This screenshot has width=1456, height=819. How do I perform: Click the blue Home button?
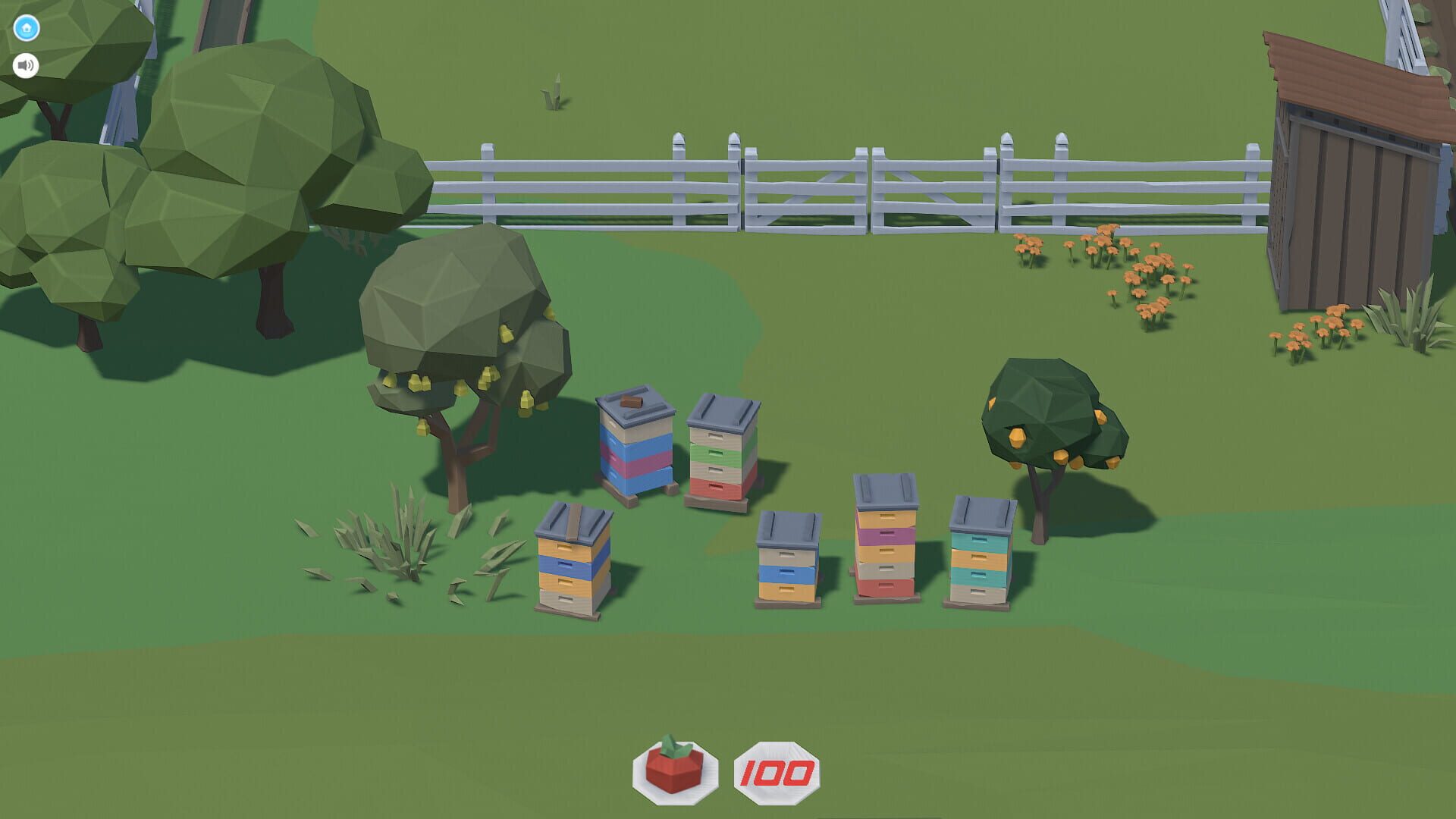click(25, 26)
